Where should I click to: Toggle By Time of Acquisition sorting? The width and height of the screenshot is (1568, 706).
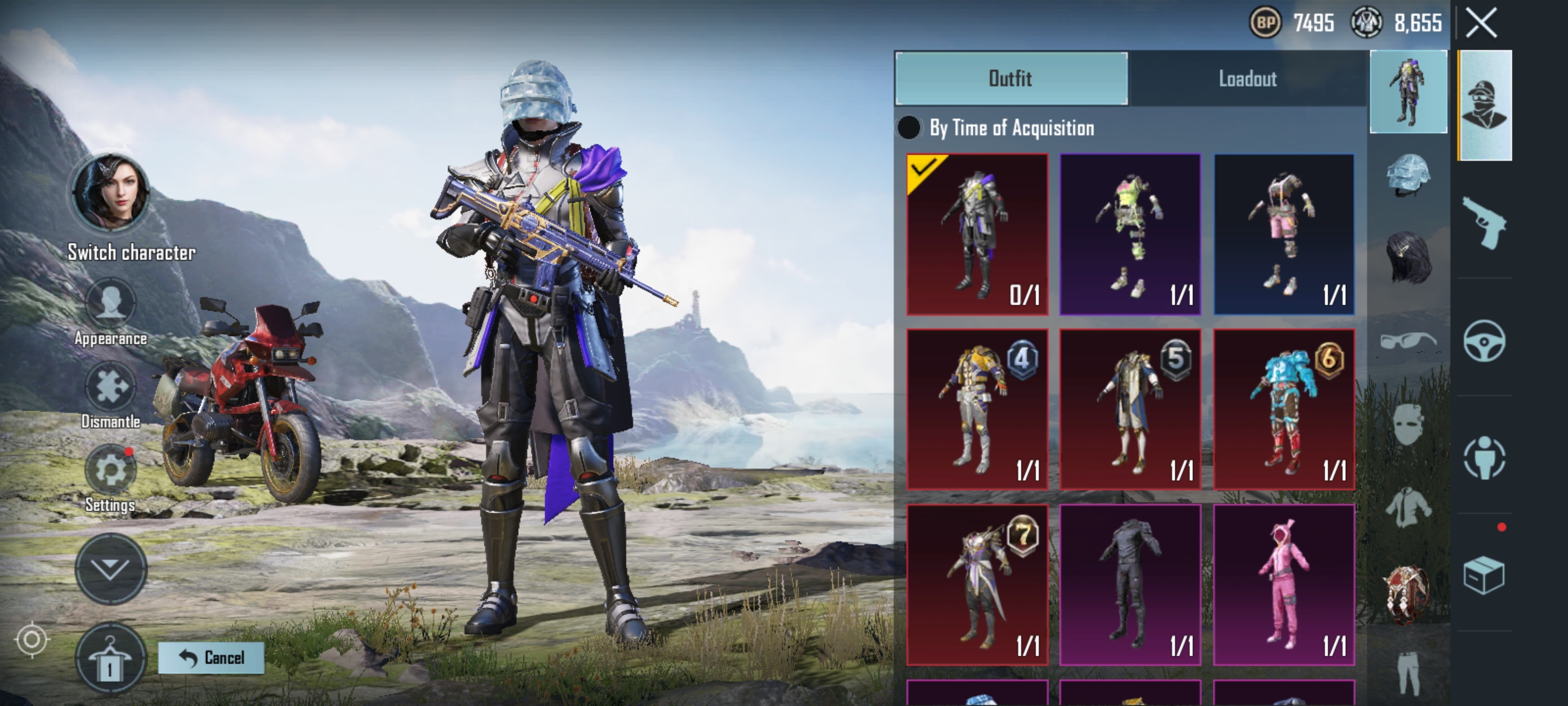click(x=909, y=128)
